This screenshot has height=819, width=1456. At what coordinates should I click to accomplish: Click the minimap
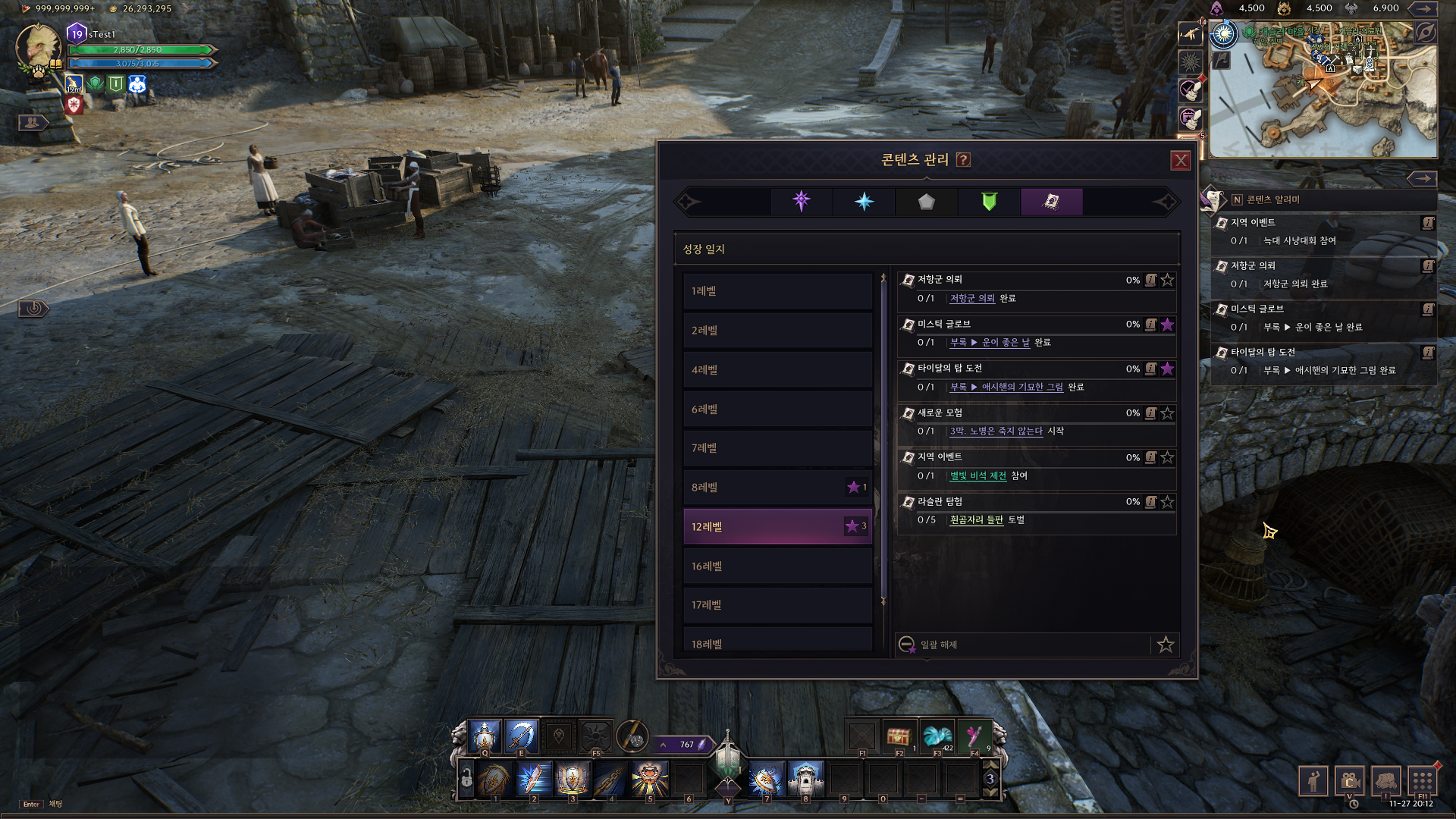(1323, 91)
